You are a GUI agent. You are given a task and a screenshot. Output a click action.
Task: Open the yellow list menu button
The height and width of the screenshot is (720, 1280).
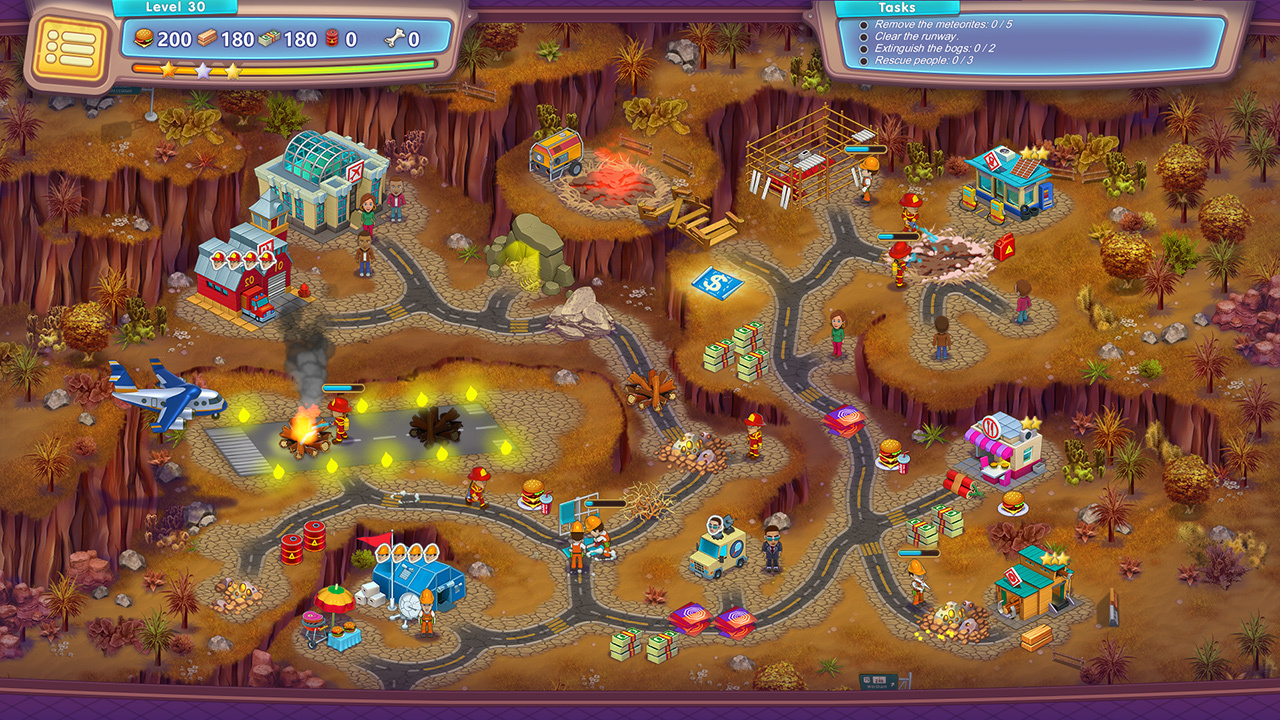(x=69, y=47)
